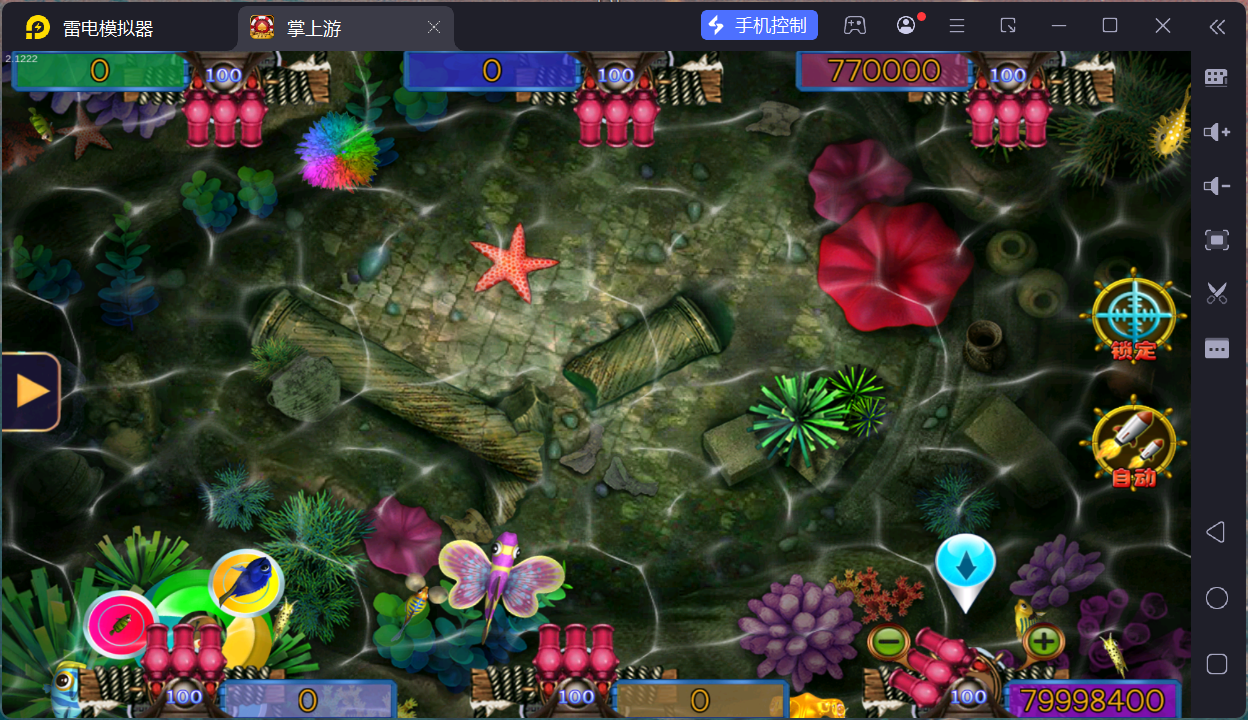The width and height of the screenshot is (1248, 720).
Task: Increase cannon bet with the plus button
Action: [1043, 640]
